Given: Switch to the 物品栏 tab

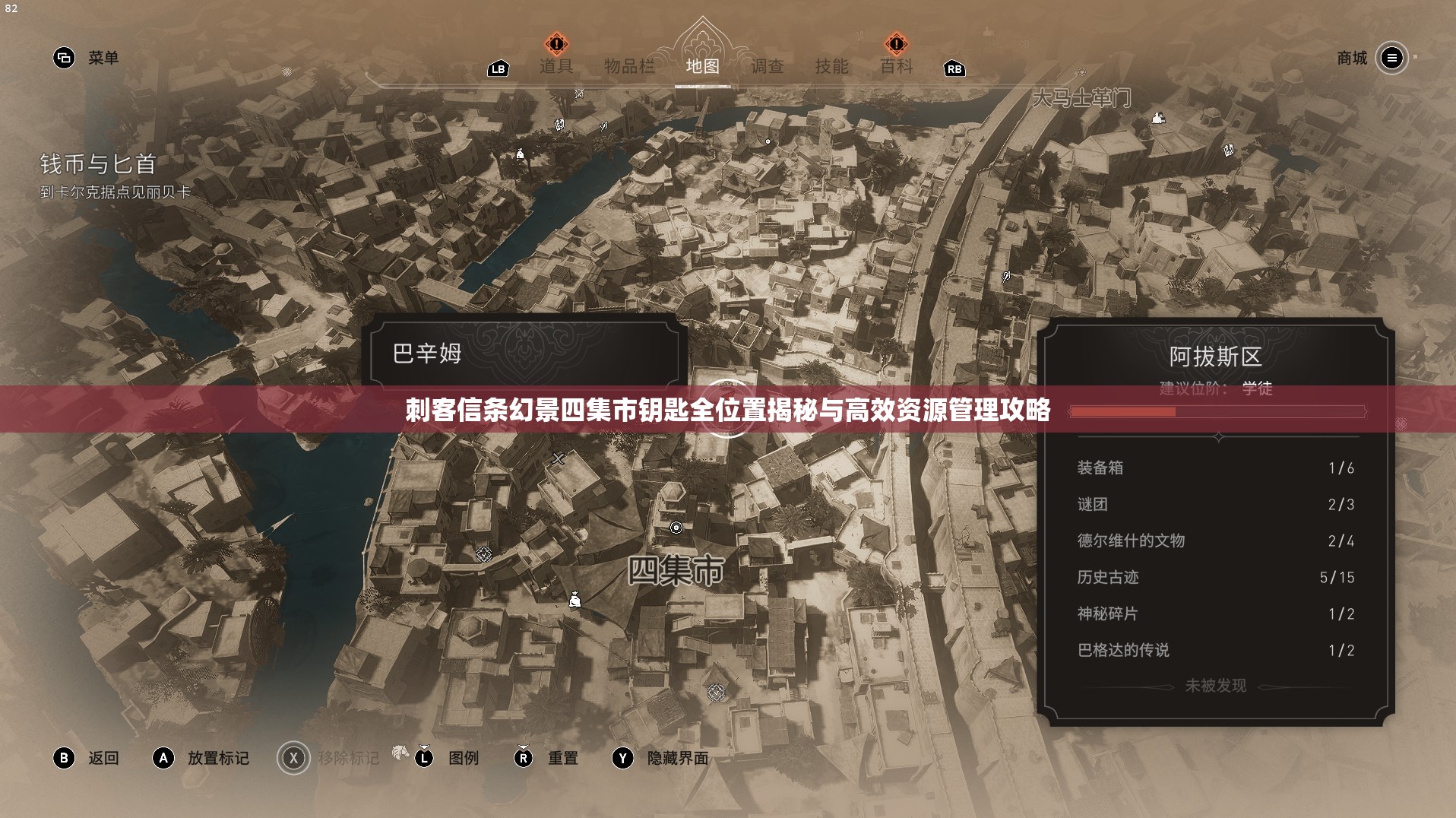Looking at the screenshot, I should [628, 66].
